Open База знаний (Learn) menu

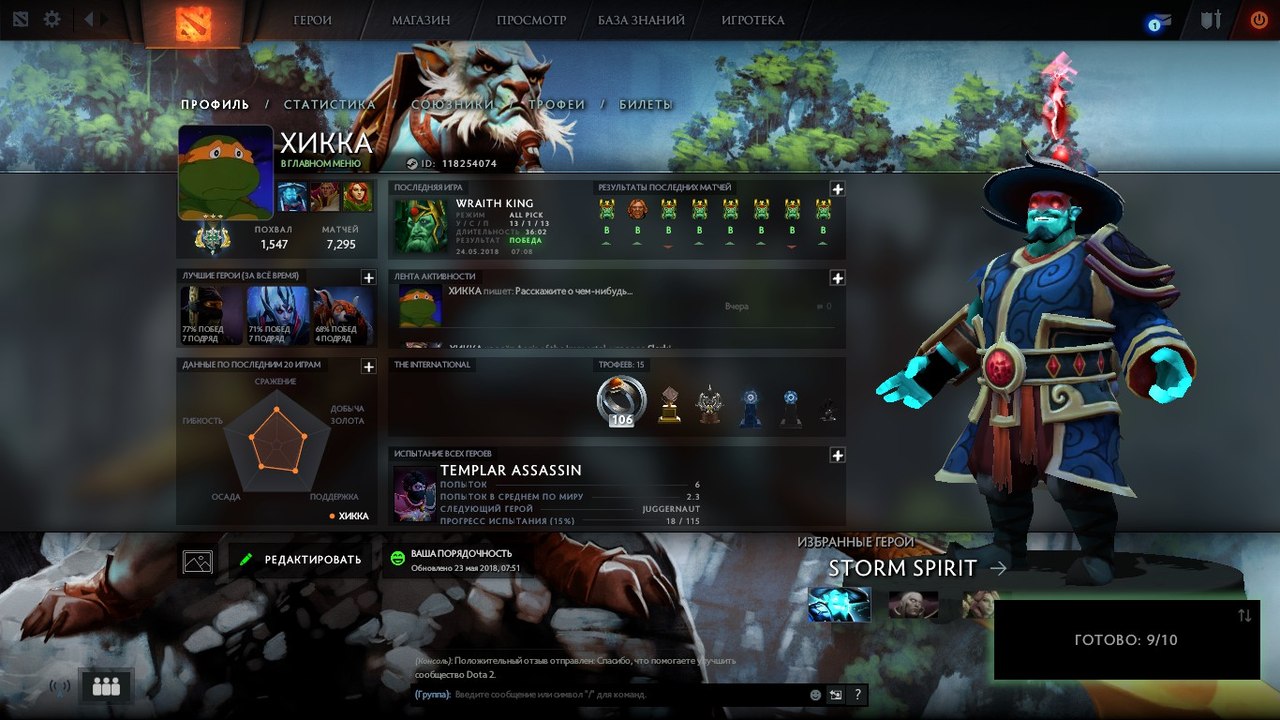click(x=641, y=20)
